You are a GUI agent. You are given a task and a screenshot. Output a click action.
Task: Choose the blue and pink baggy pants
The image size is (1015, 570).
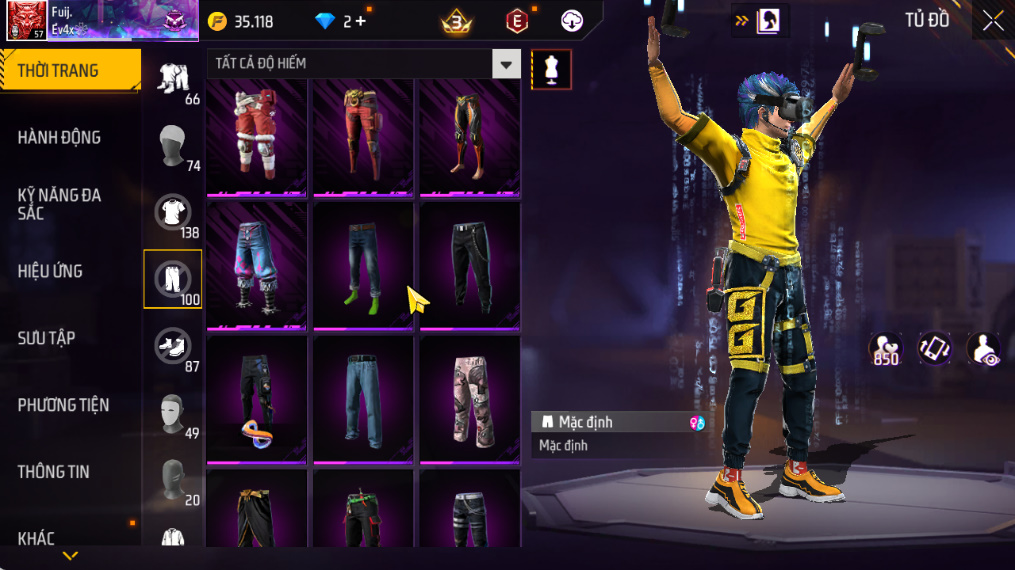point(257,265)
